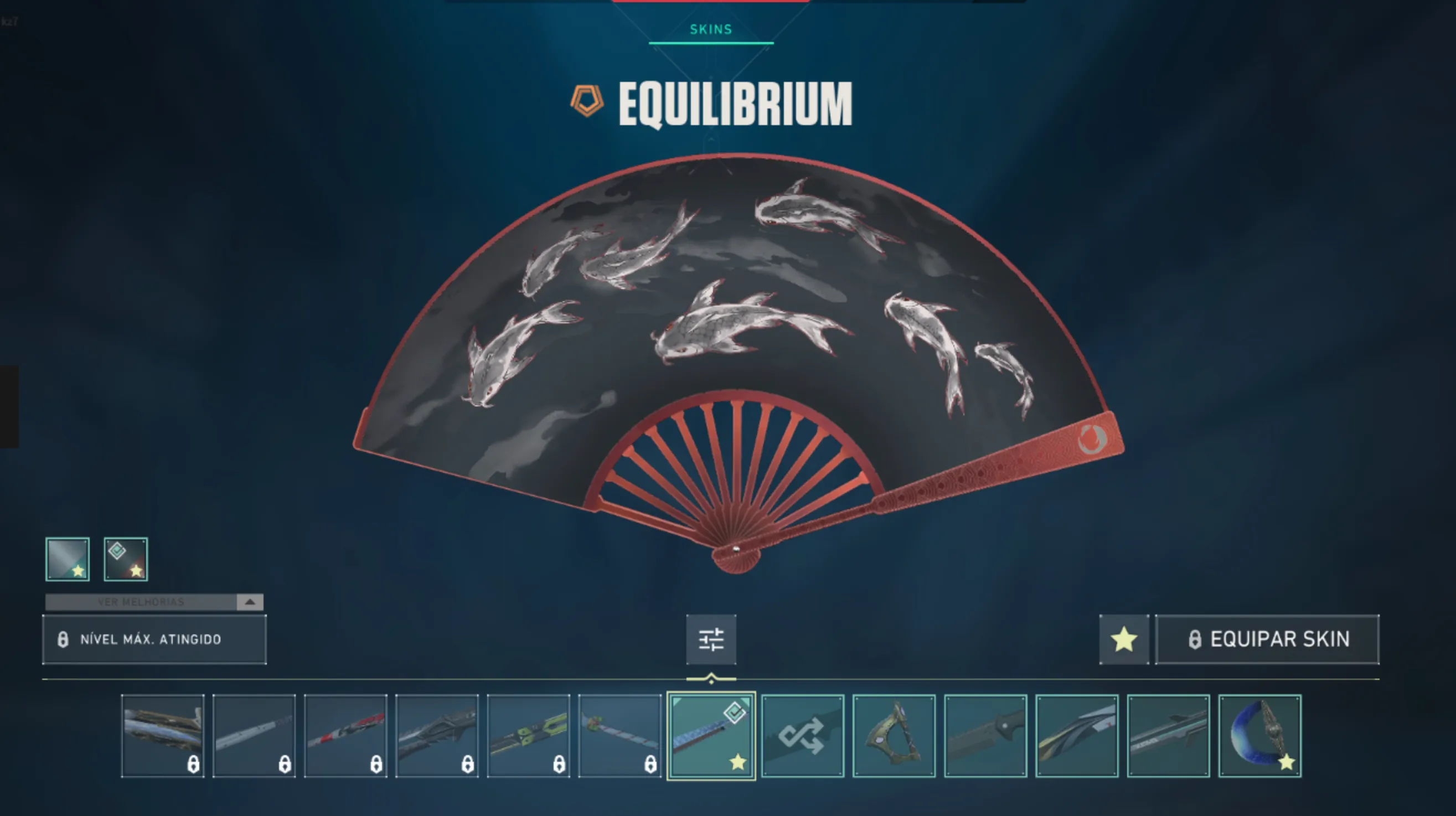Viewport: 1456px width, 816px height.
Task: Select the triangular bronze axe-blade melee skin
Action: pos(894,736)
